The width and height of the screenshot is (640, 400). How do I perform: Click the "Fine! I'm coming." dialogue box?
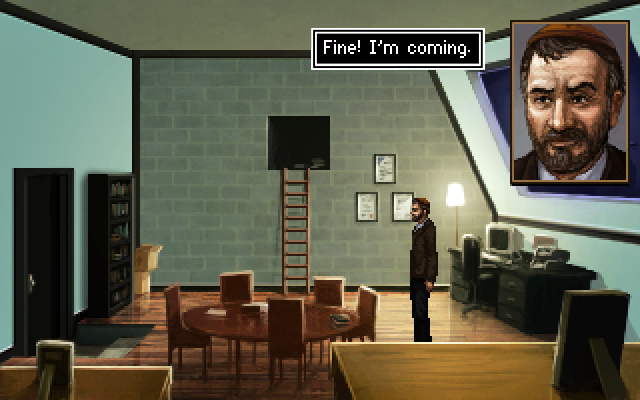pyautogui.click(x=396, y=49)
